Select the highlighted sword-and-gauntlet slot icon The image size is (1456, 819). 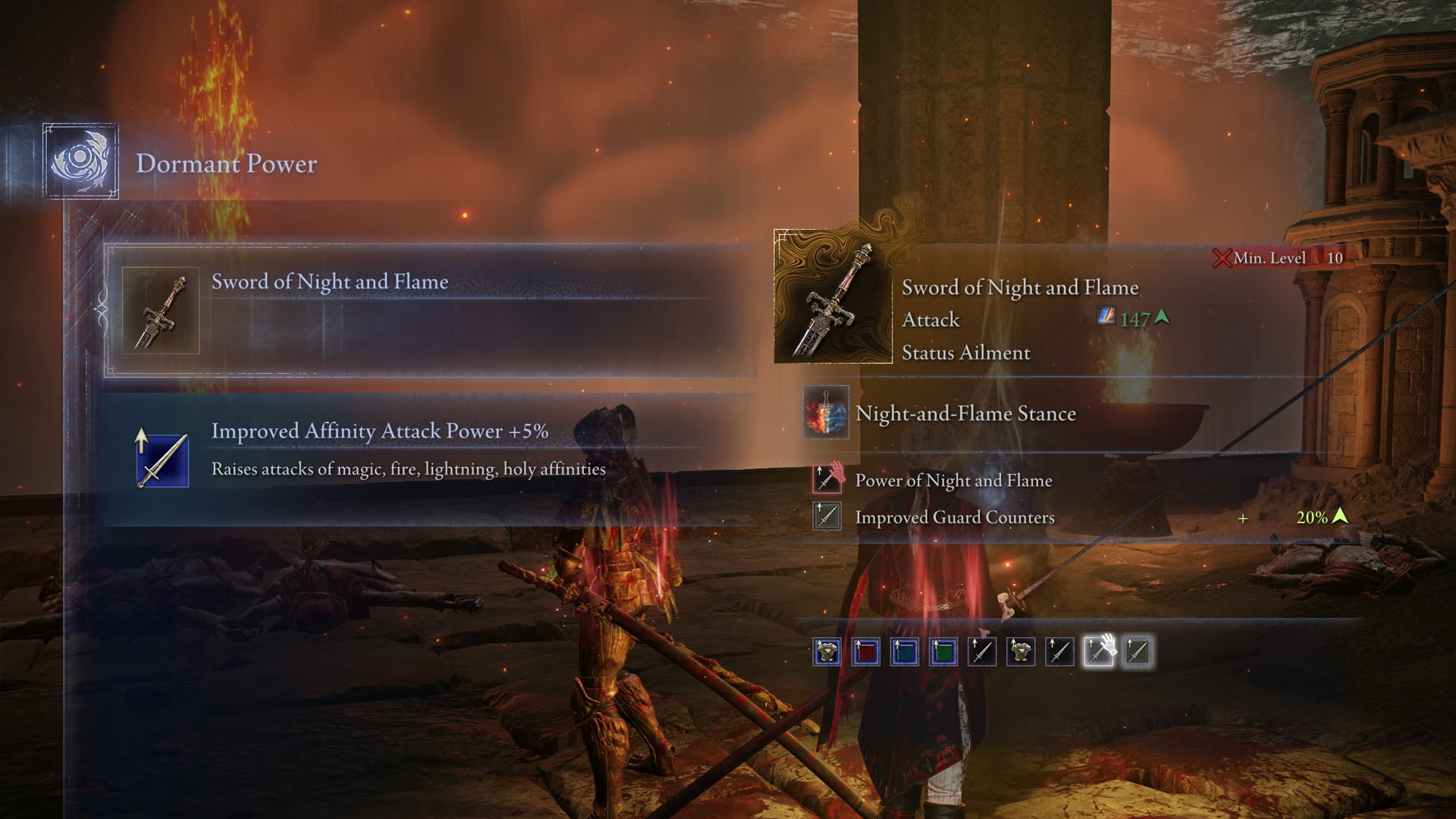pyautogui.click(x=1099, y=651)
